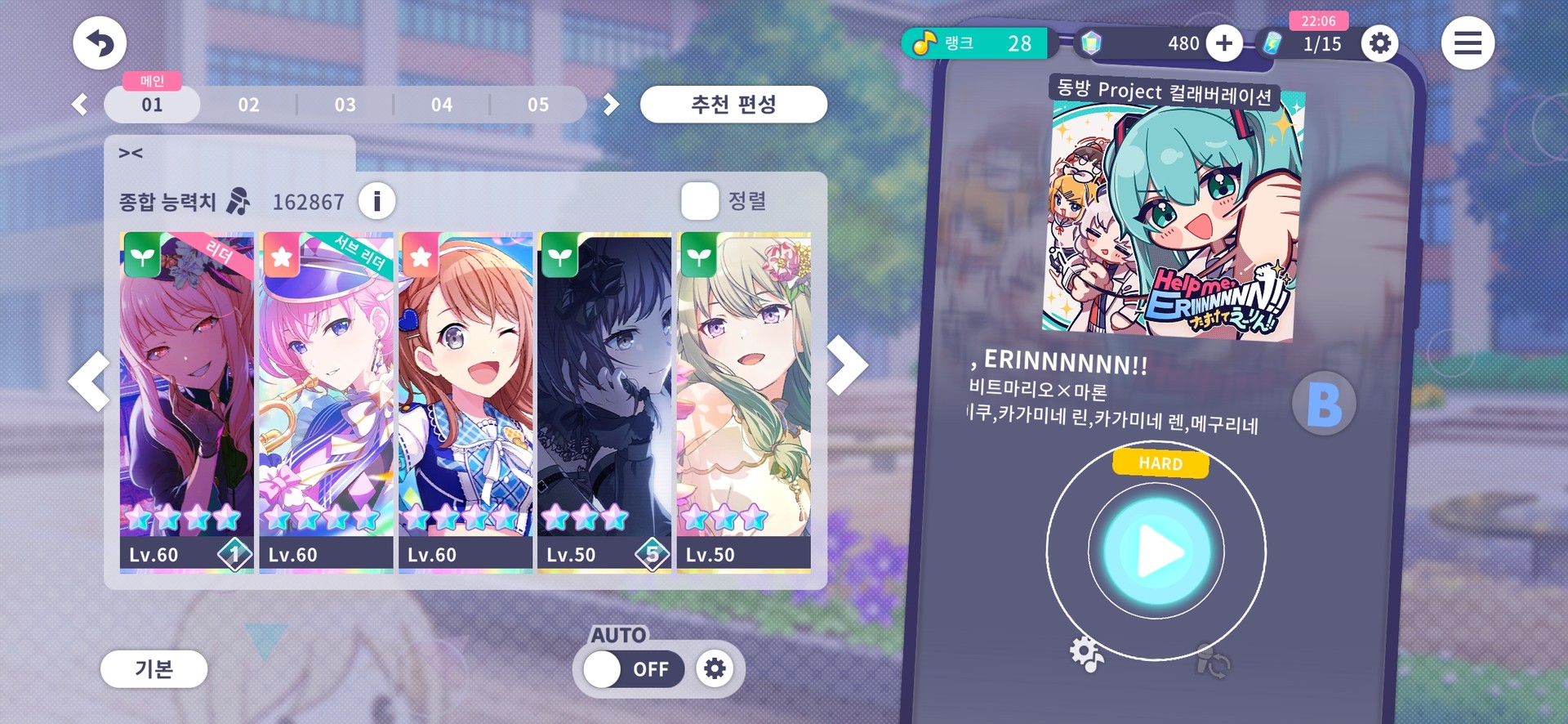This screenshot has height=724, width=1568.
Task: Go back using the return arrow button
Action: tap(100, 43)
